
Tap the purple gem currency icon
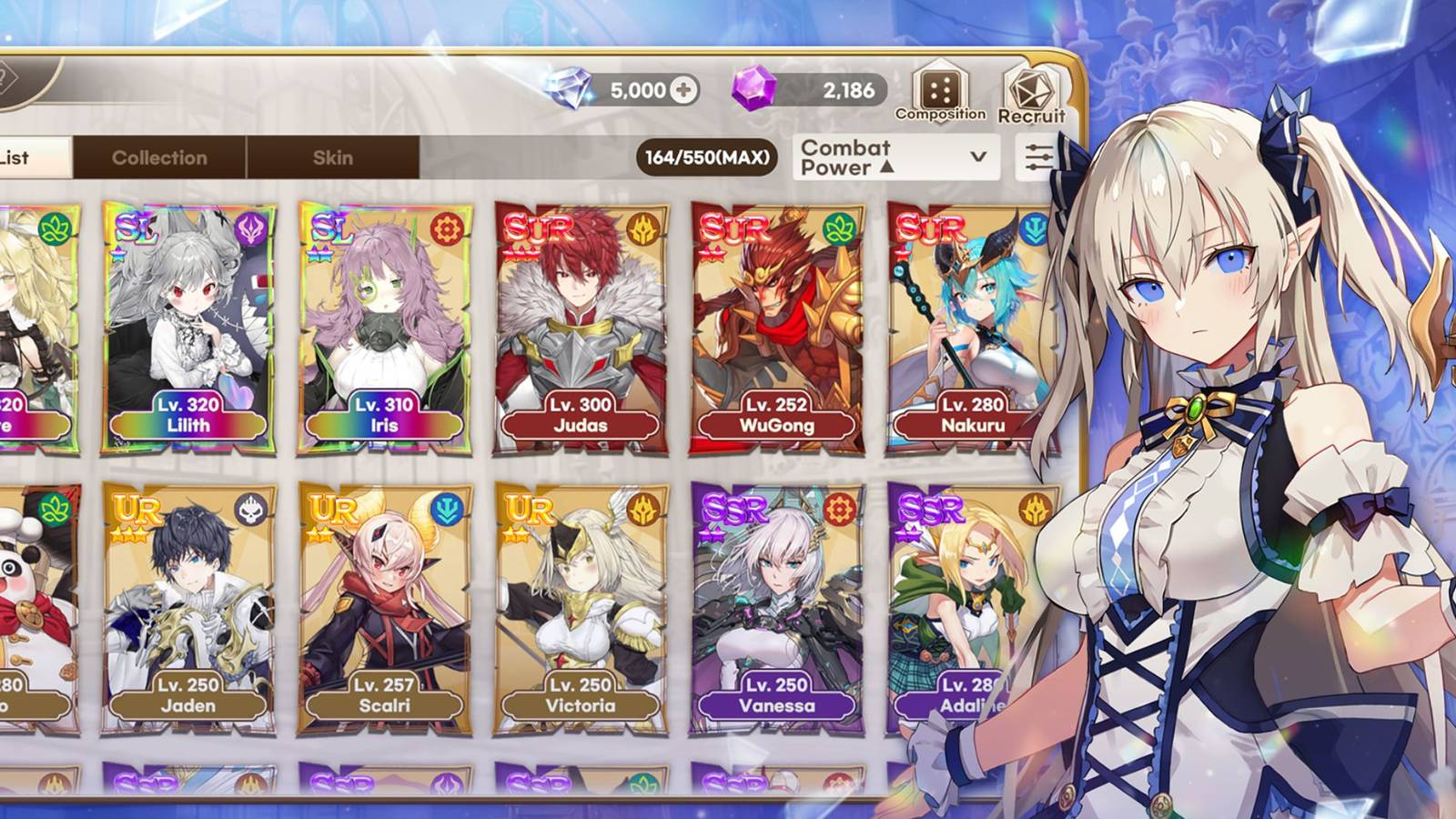(752, 89)
